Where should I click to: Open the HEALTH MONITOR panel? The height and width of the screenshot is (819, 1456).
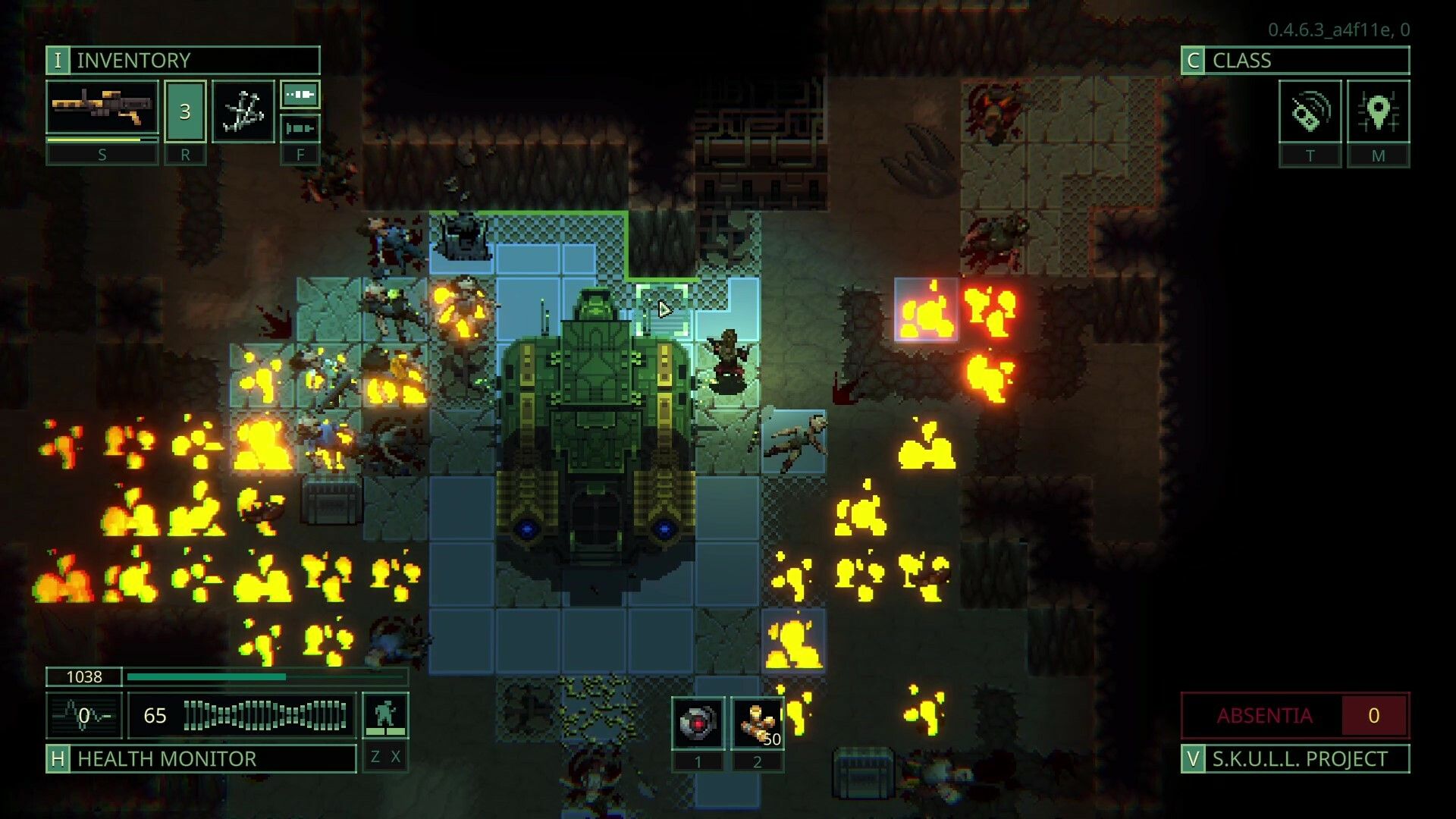coord(168,758)
